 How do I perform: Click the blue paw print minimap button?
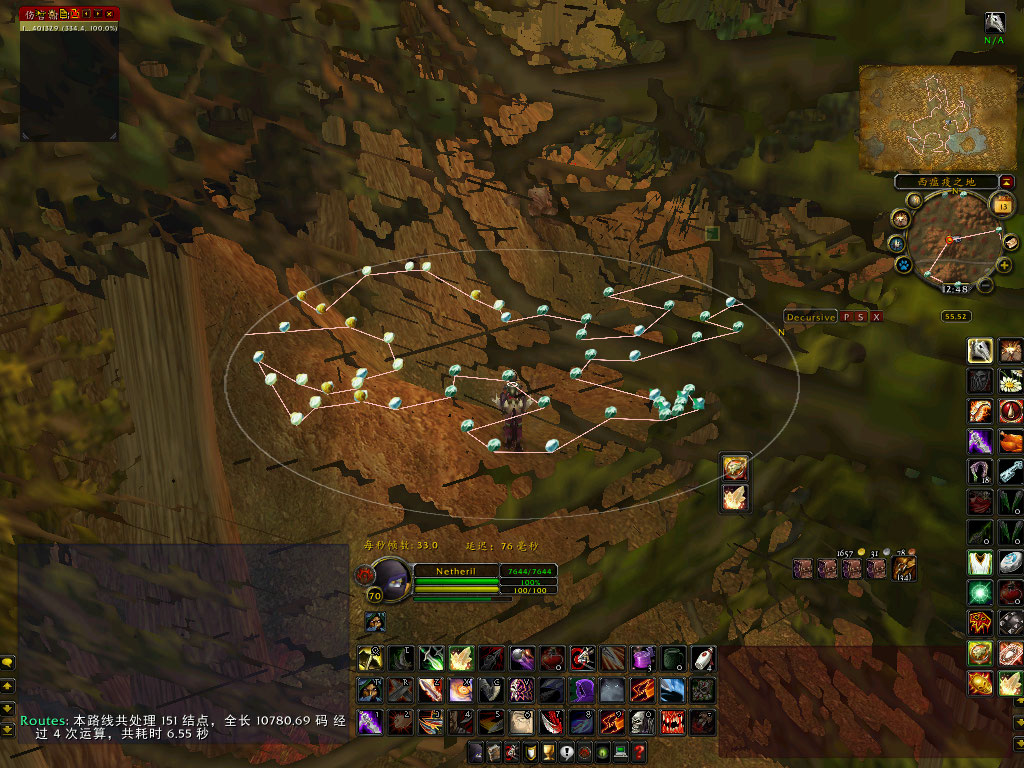tap(903, 265)
